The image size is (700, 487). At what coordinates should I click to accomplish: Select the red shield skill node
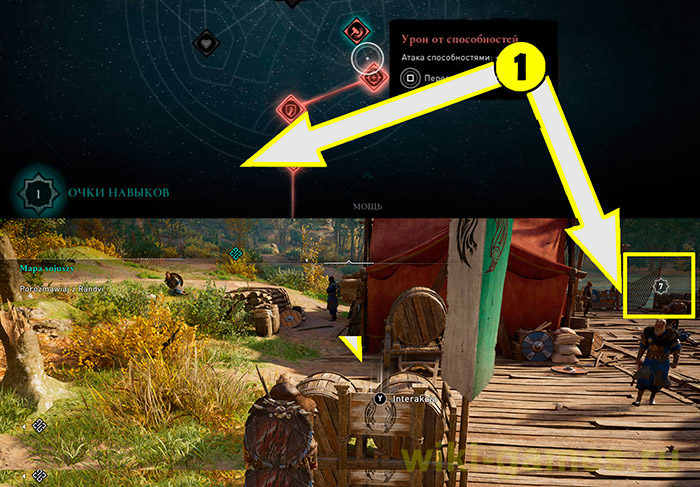(x=291, y=107)
